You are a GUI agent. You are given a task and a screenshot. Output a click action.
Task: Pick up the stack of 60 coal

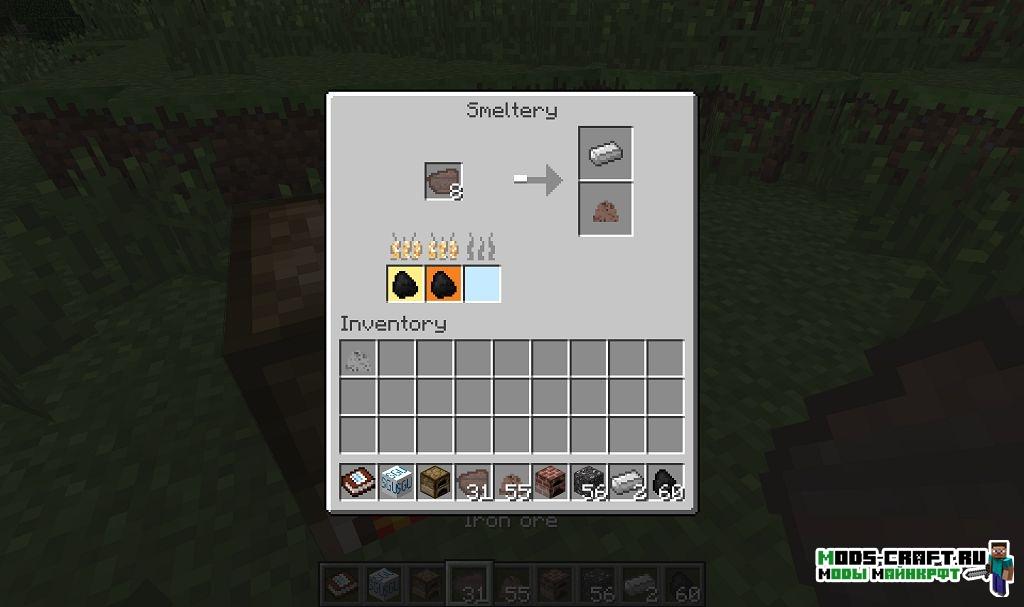click(665, 482)
